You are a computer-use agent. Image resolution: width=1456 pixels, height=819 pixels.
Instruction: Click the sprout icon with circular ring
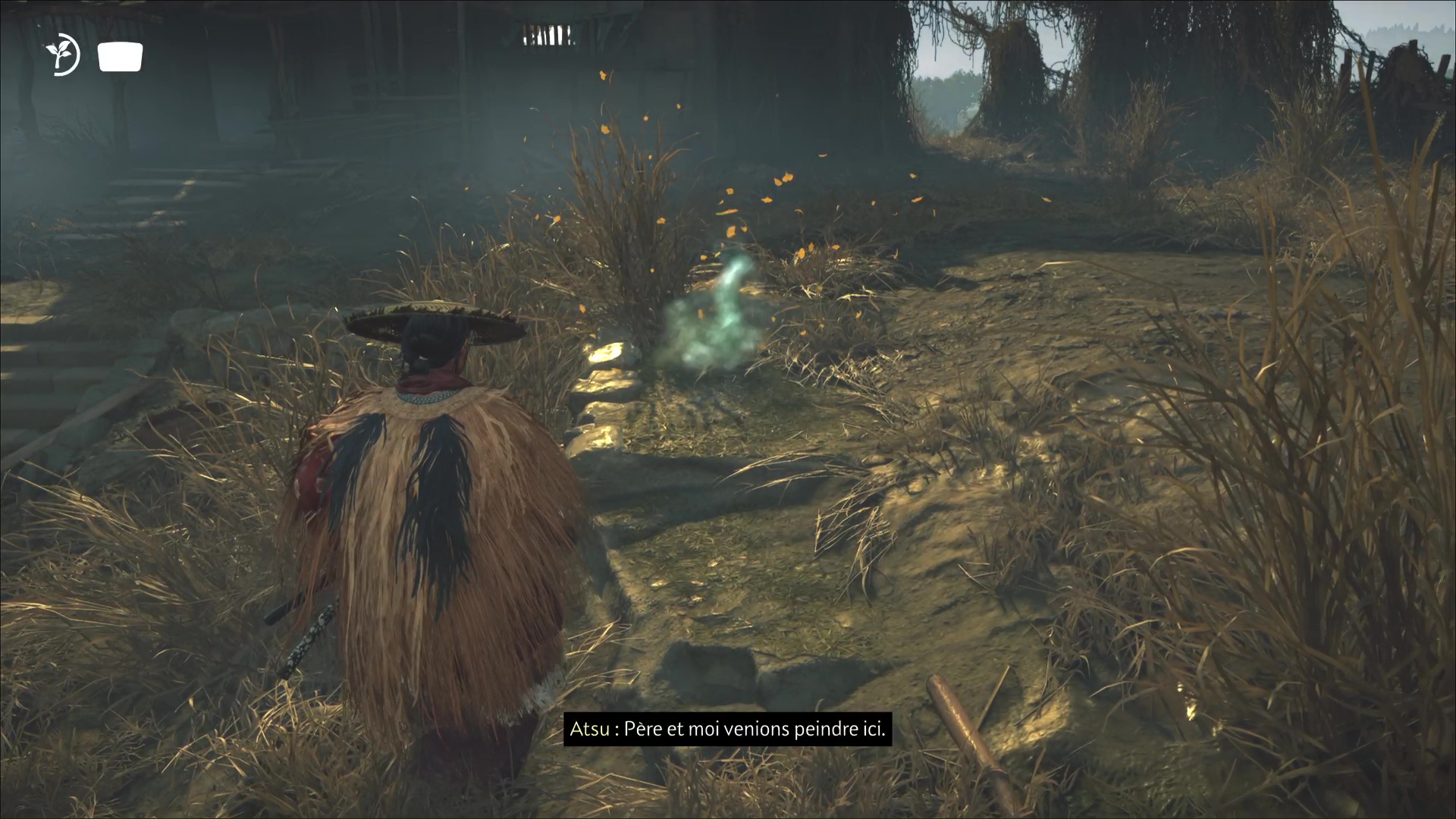pos(62,56)
